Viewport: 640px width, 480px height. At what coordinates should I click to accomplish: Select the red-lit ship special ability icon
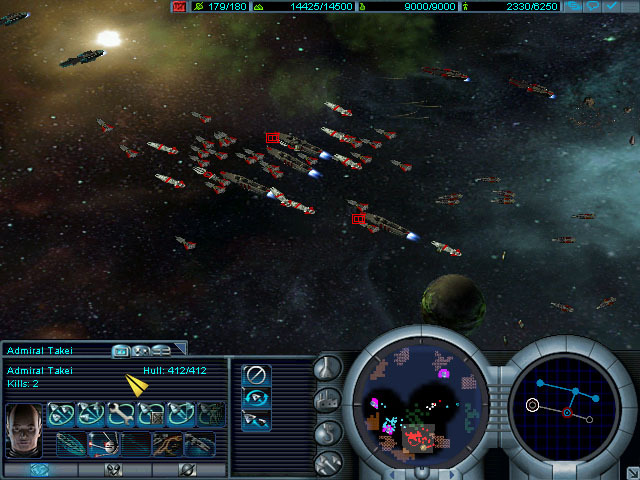[101, 442]
